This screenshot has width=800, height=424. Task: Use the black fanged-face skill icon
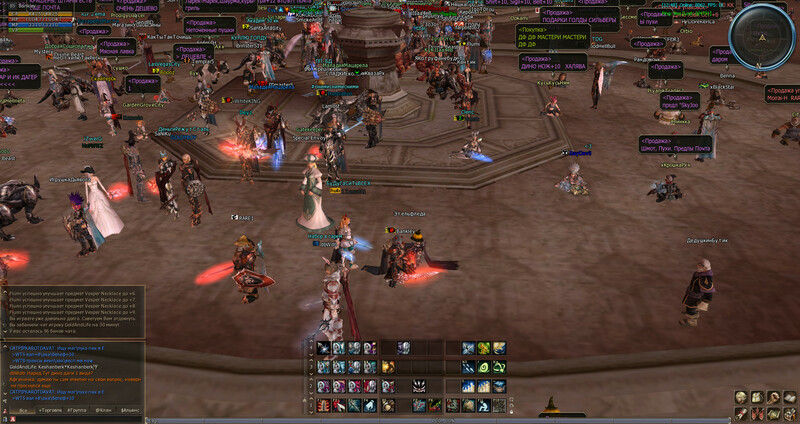click(x=420, y=386)
